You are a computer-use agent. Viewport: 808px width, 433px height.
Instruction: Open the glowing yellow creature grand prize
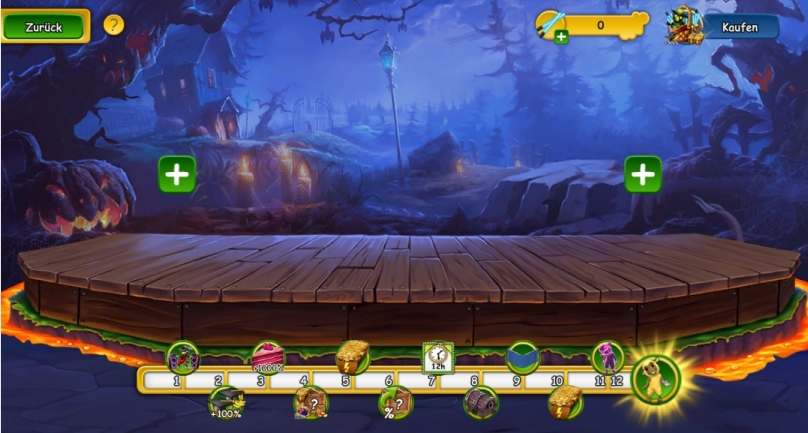[655, 378]
